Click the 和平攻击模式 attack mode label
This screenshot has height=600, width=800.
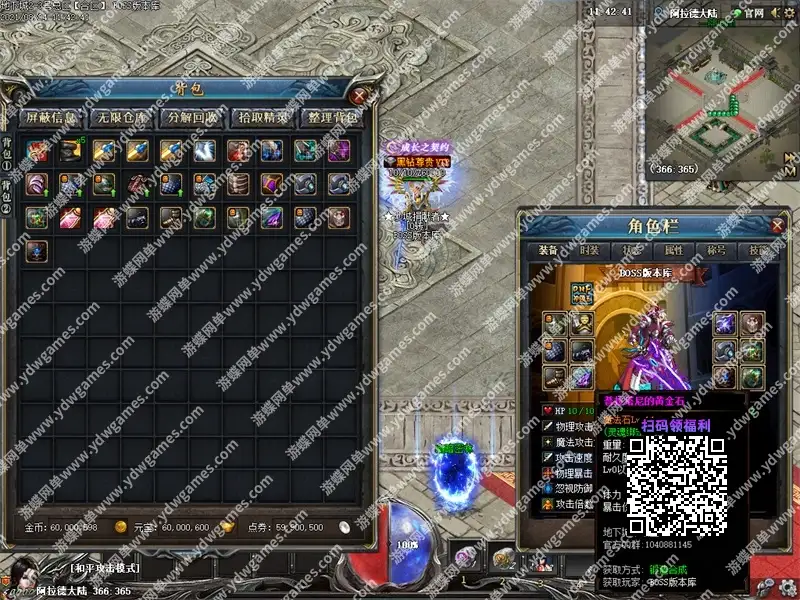[x=106, y=567]
